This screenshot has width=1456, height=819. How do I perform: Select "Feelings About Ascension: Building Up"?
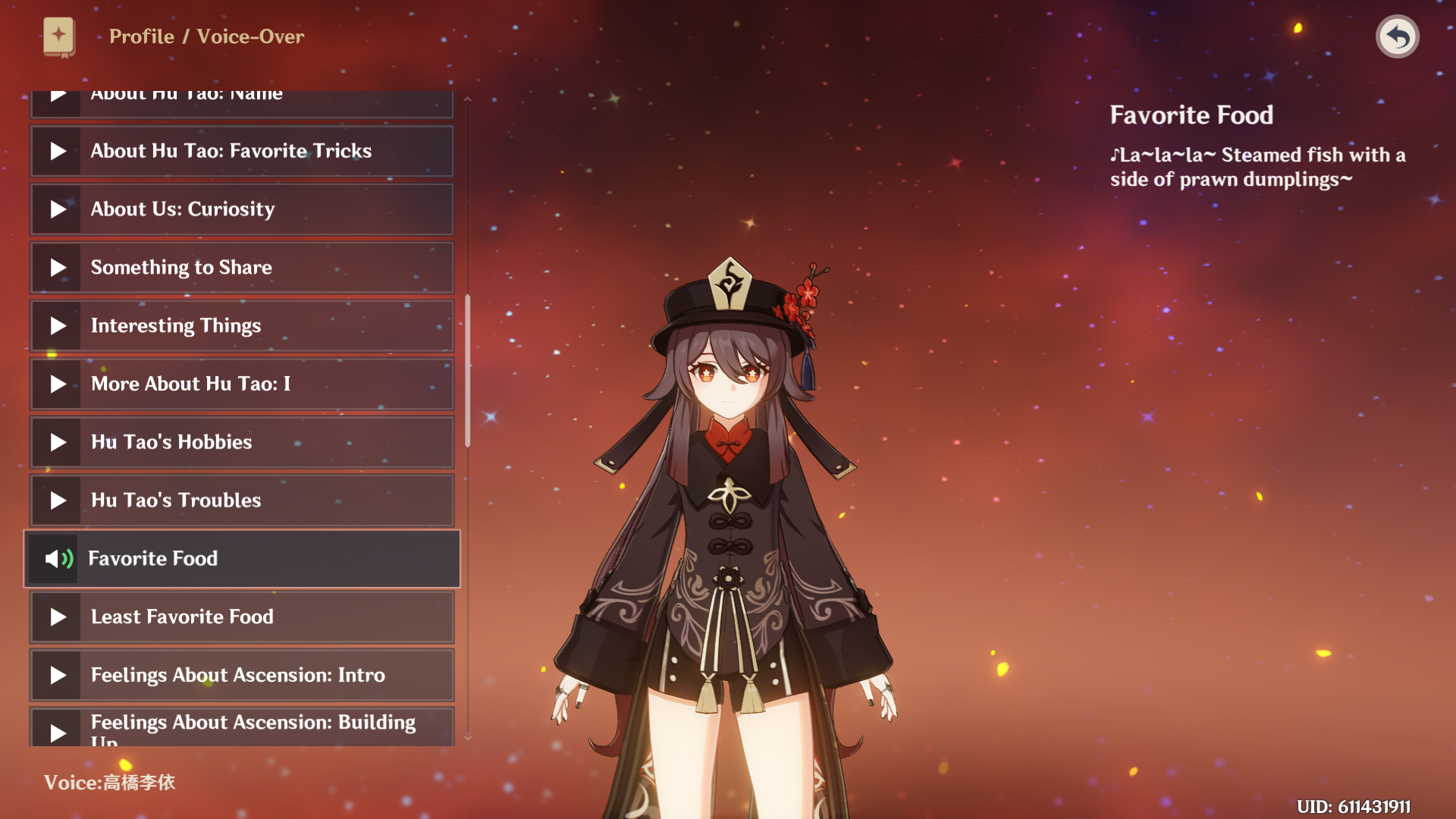[241, 728]
